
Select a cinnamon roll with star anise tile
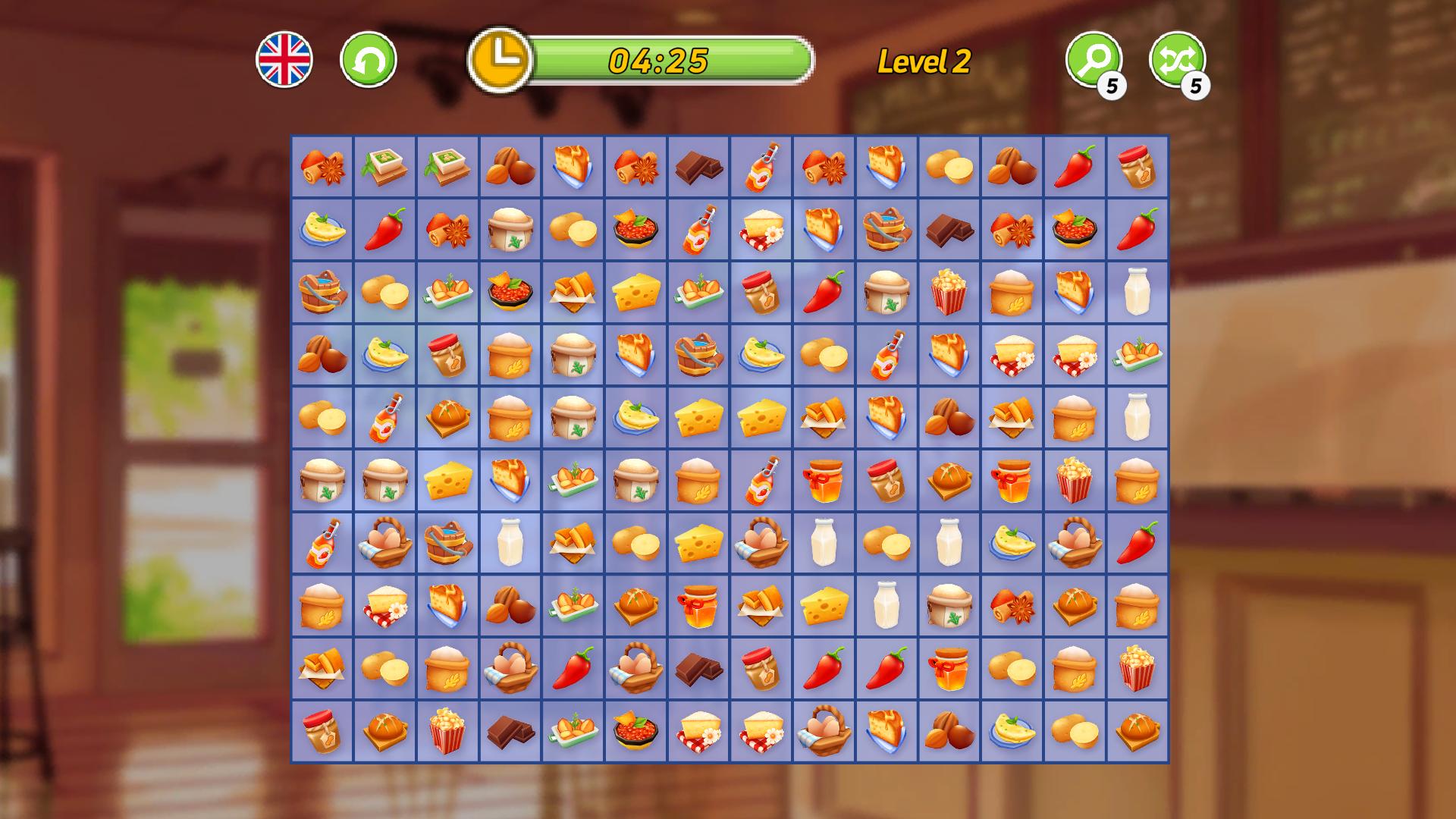pos(322,168)
